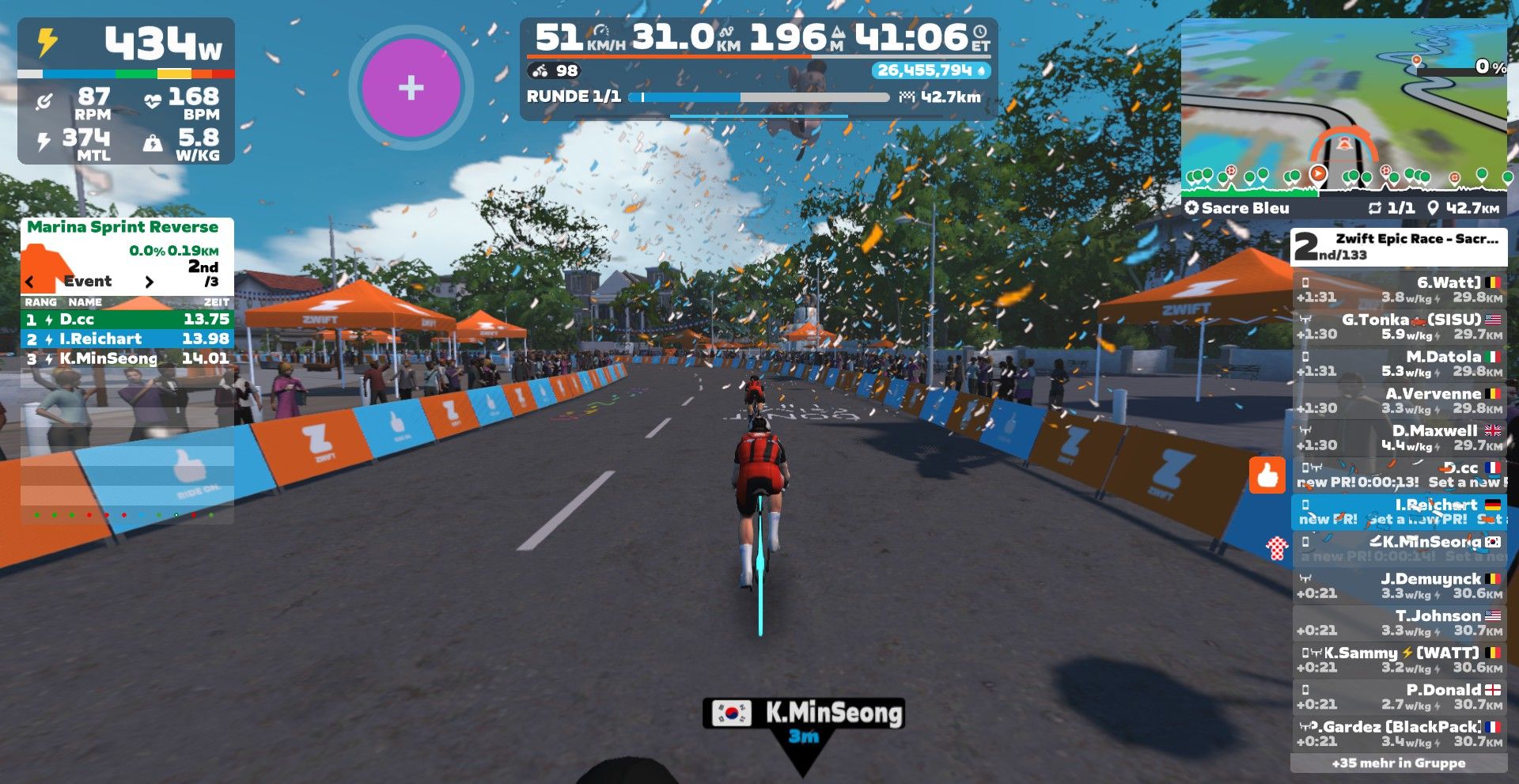Select rider G.Watt in nearby riders list
The height and width of the screenshot is (784, 1519).
1399,290
